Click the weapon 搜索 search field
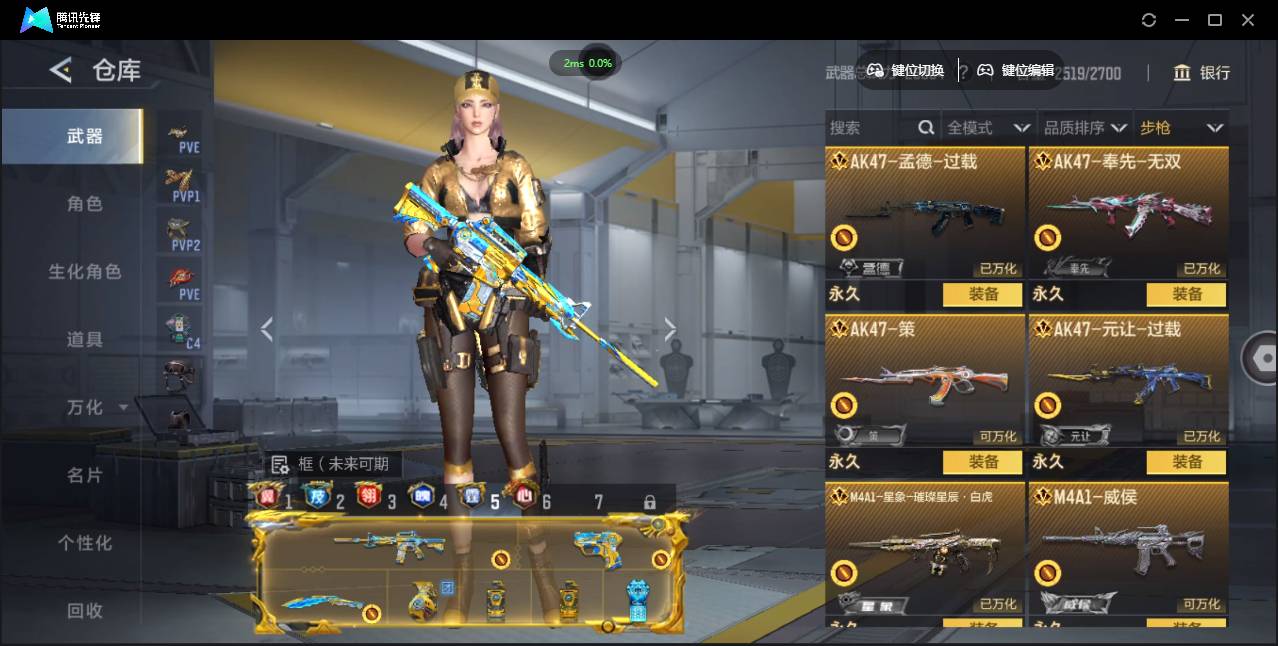The height and width of the screenshot is (646, 1278). coord(870,128)
